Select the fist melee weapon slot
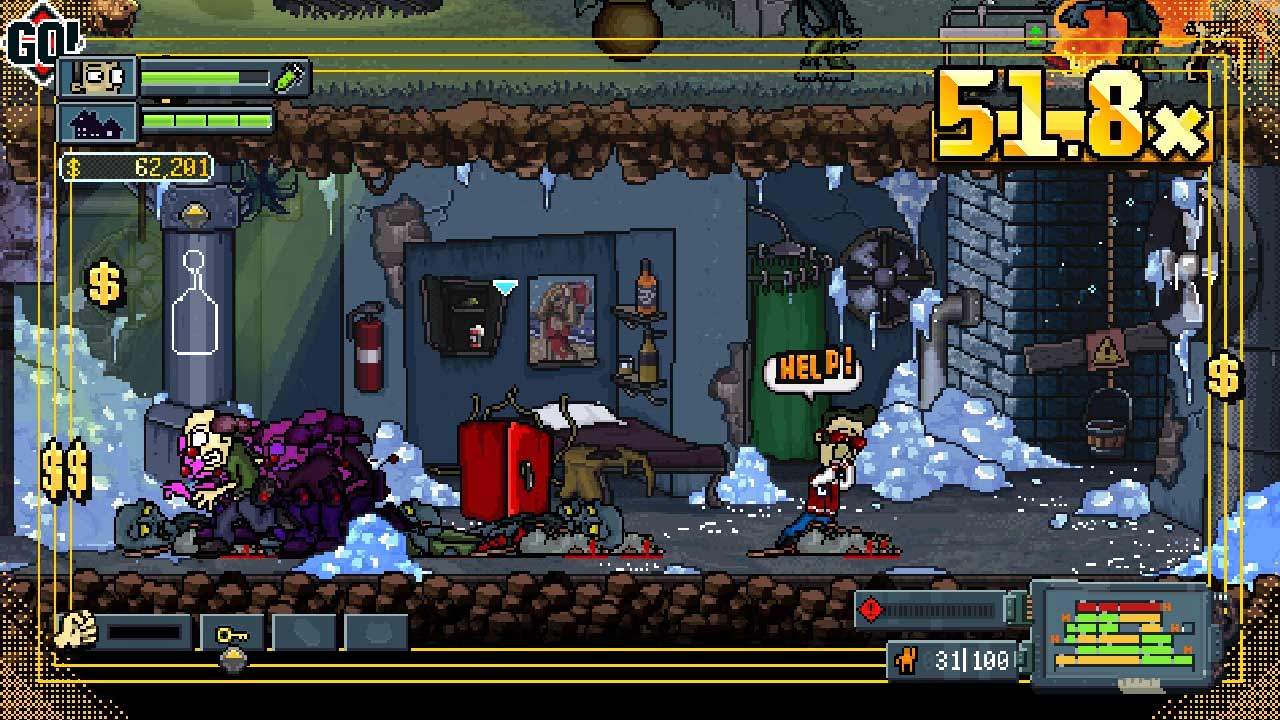The height and width of the screenshot is (720, 1280). [x=73, y=630]
